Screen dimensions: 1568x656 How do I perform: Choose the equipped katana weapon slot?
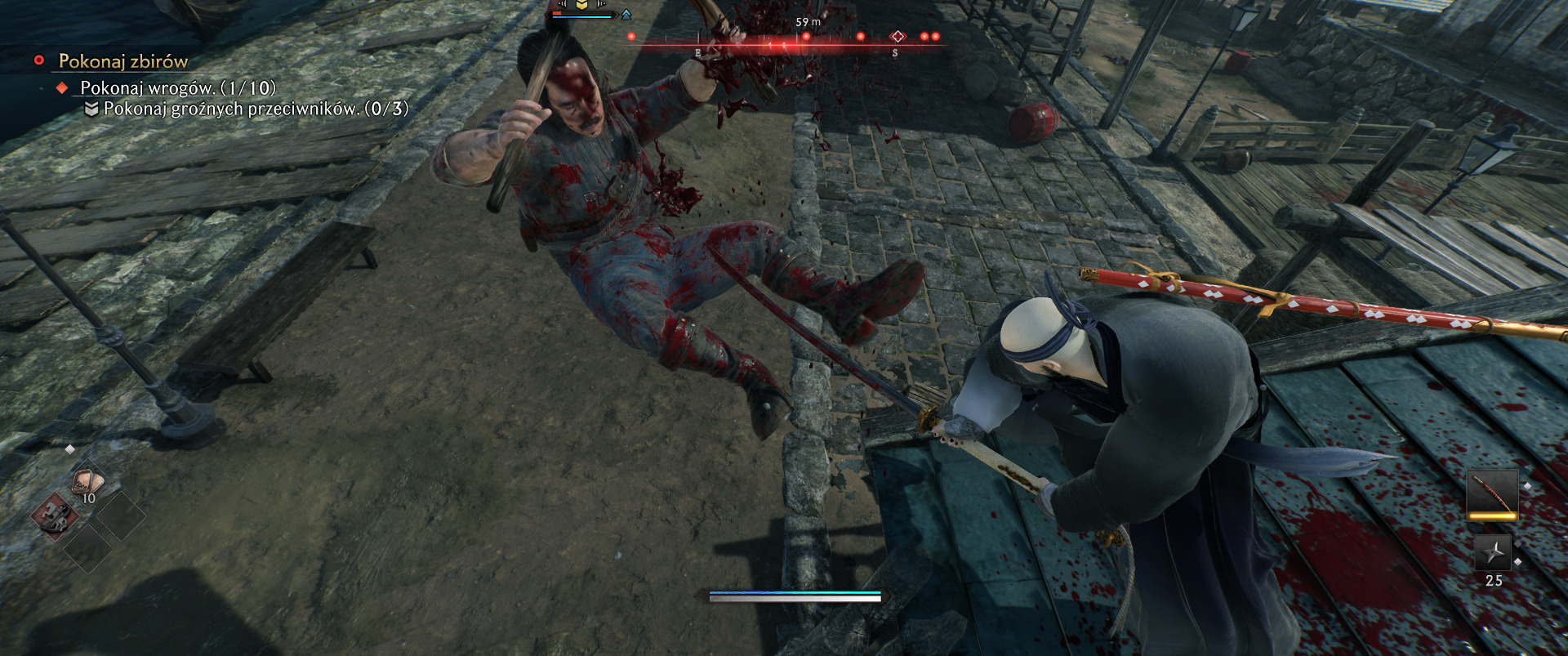1492,493
